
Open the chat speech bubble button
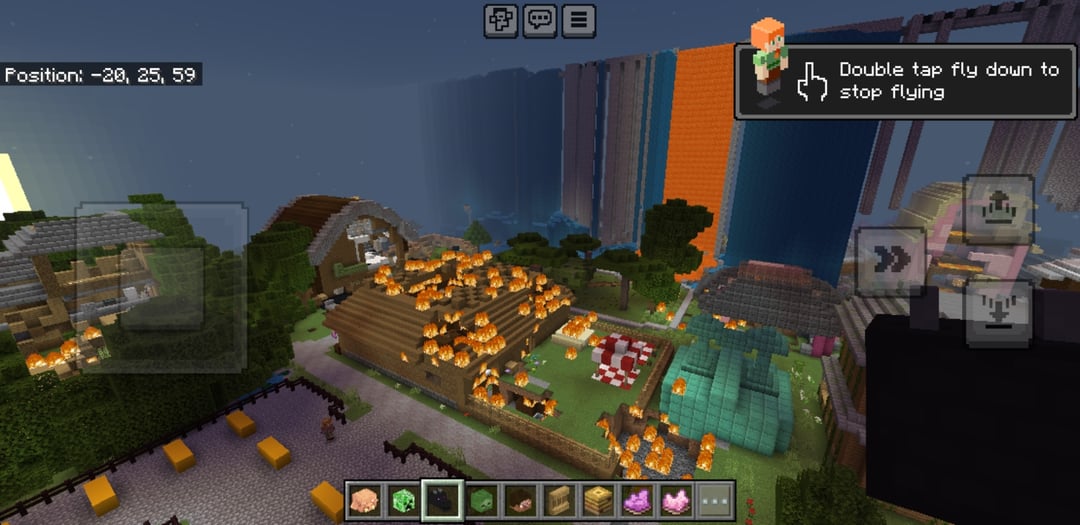540,20
